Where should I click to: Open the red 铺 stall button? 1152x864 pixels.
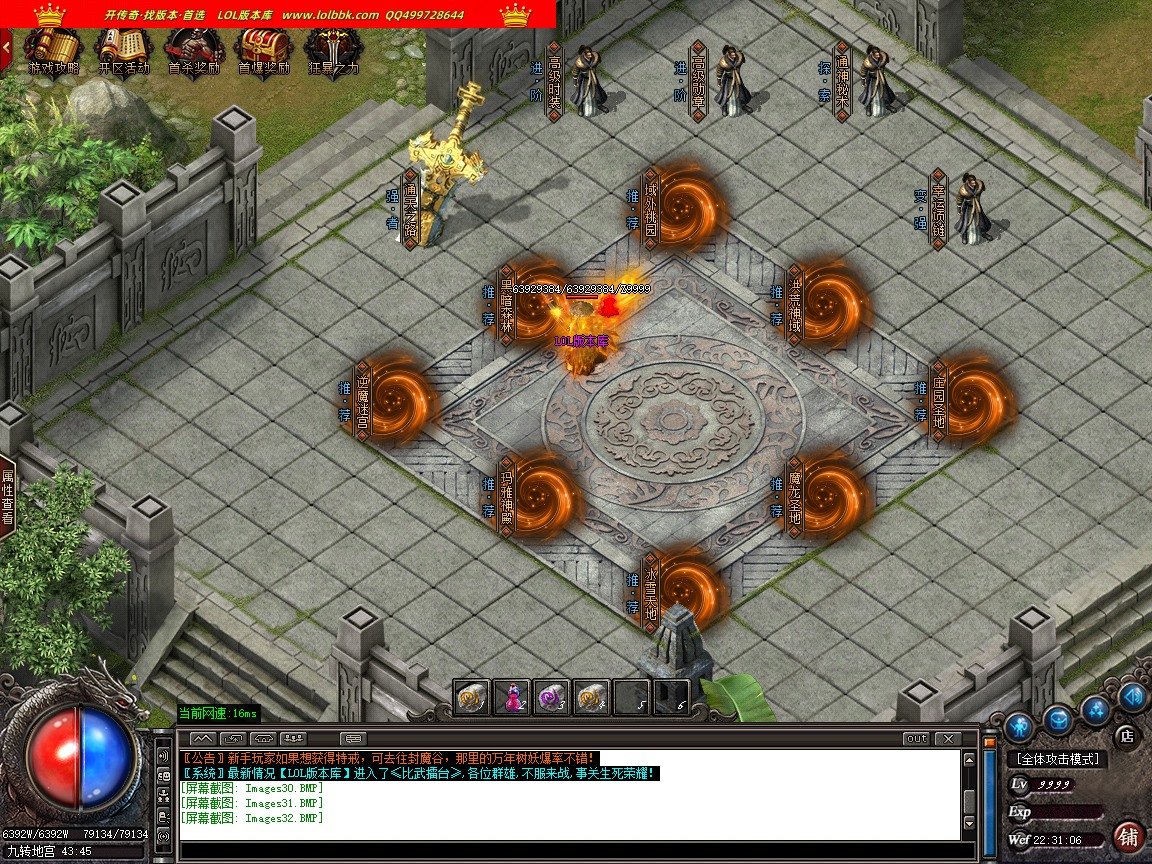pos(1128,835)
